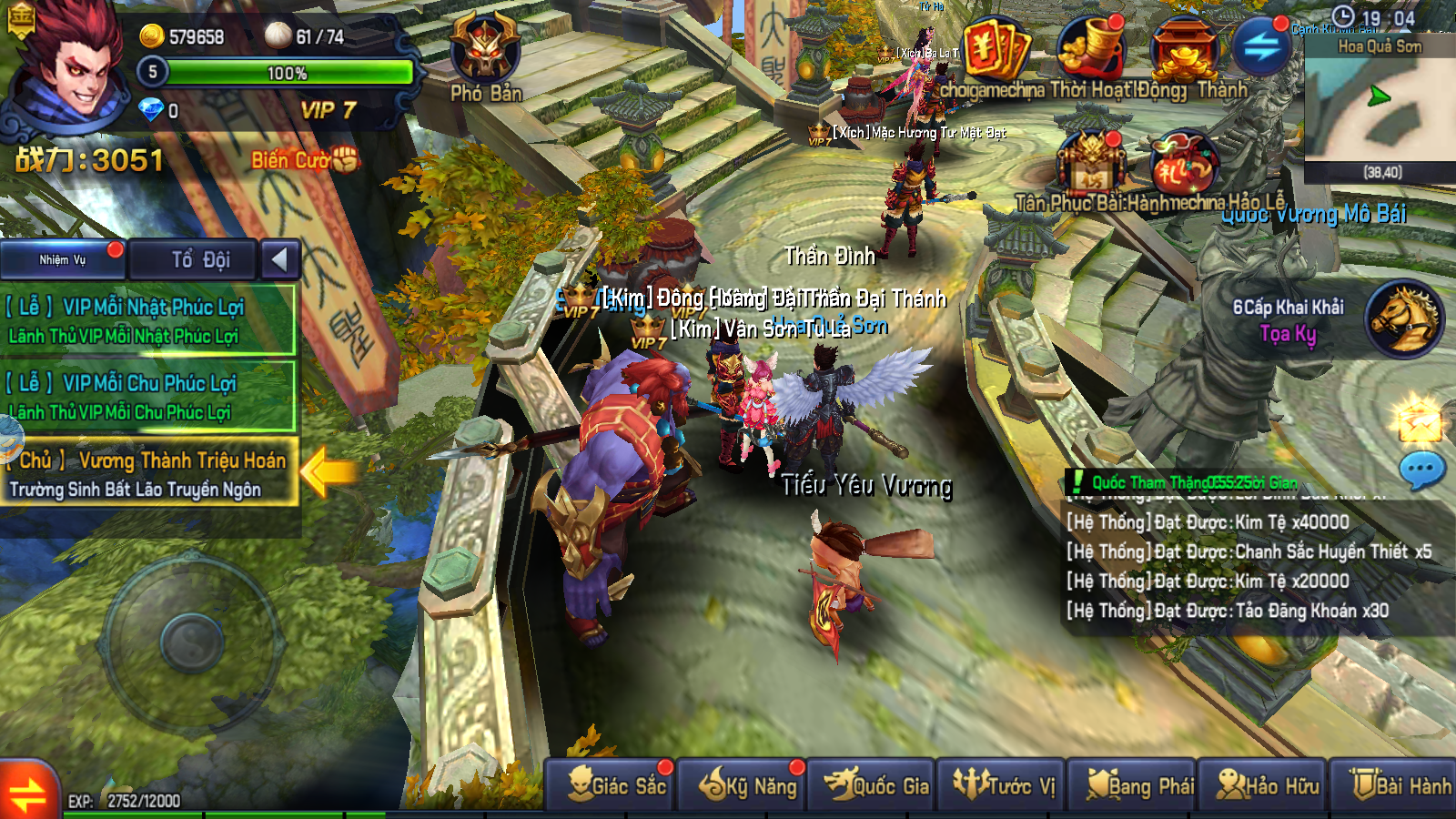Open the mail envelope icon
The width and height of the screenshot is (1456, 819).
coord(1420,420)
